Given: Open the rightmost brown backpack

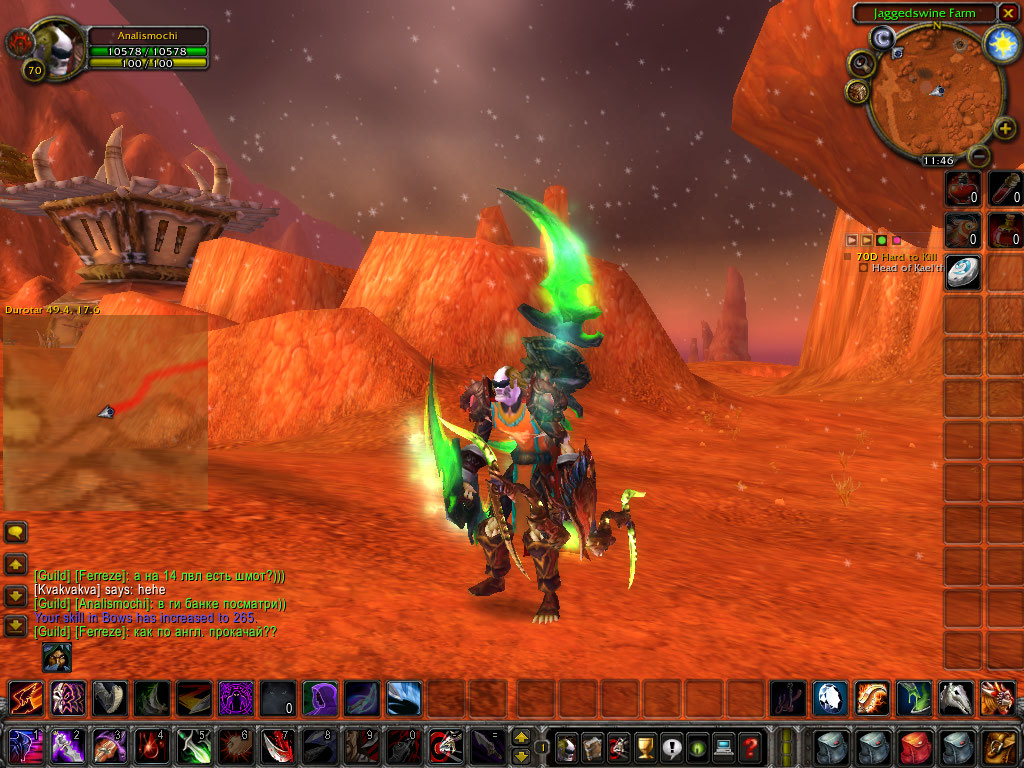Looking at the screenshot, I should click(1000, 746).
